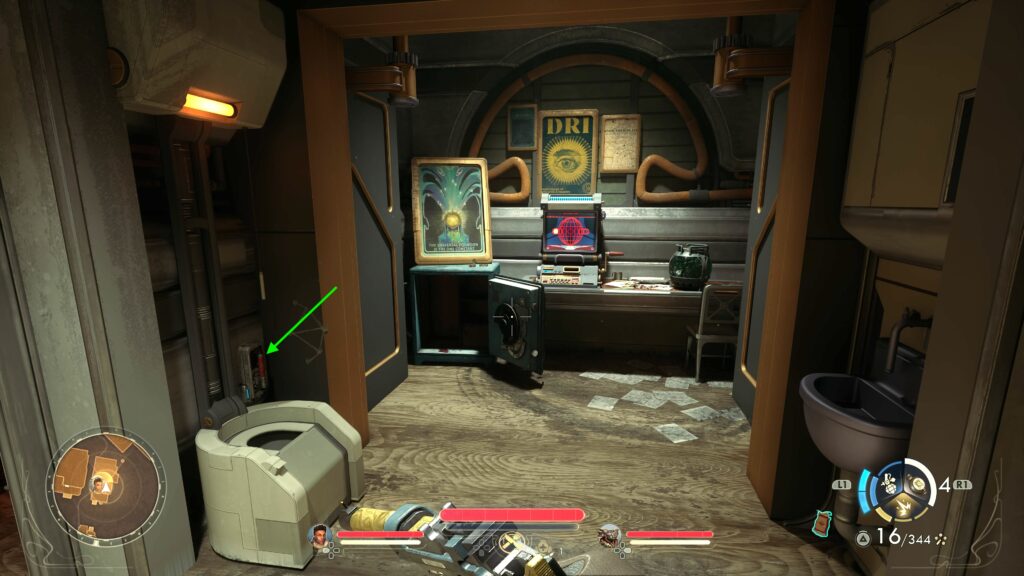The width and height of the screenshot is (1024, 576).
Task: Select the player character portrait
Action: [x=321, y=538]
